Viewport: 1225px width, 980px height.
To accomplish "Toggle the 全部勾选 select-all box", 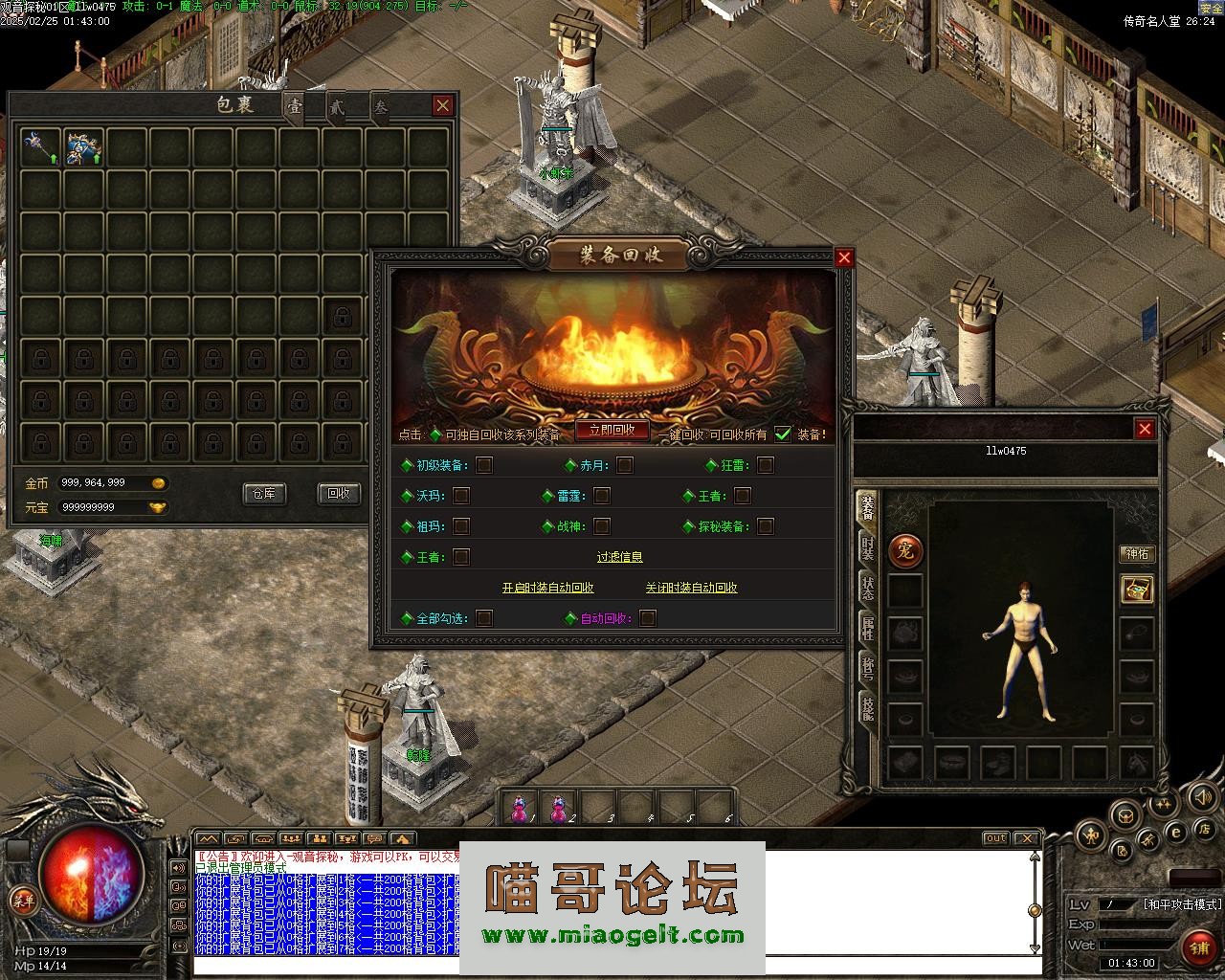I will pyautogui.click(x=484, y=618).
